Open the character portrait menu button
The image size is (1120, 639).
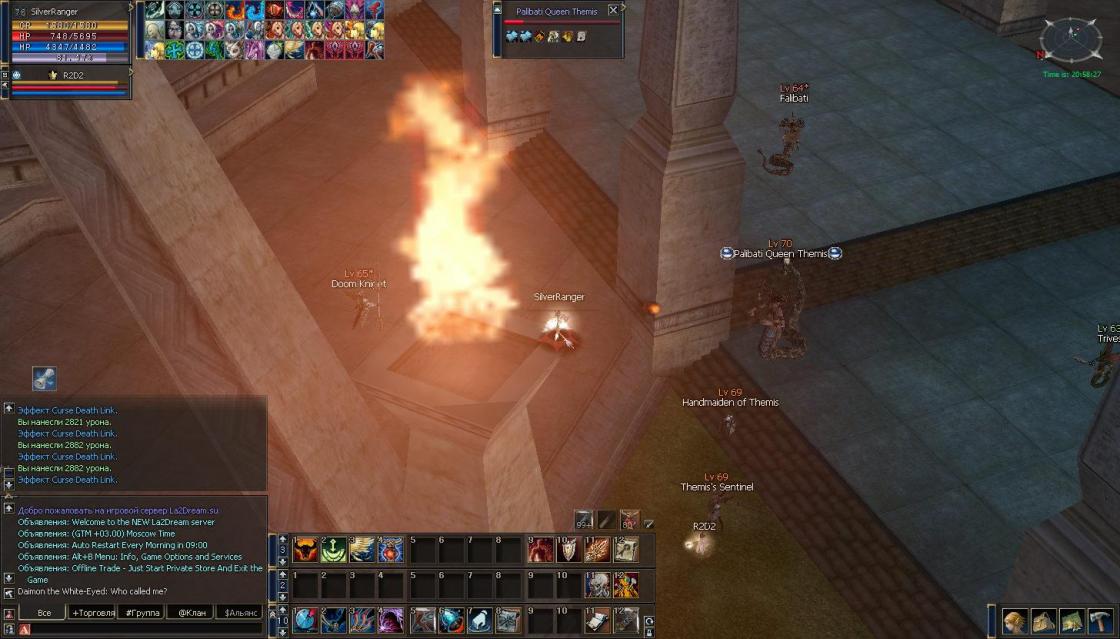point(1015,621)
